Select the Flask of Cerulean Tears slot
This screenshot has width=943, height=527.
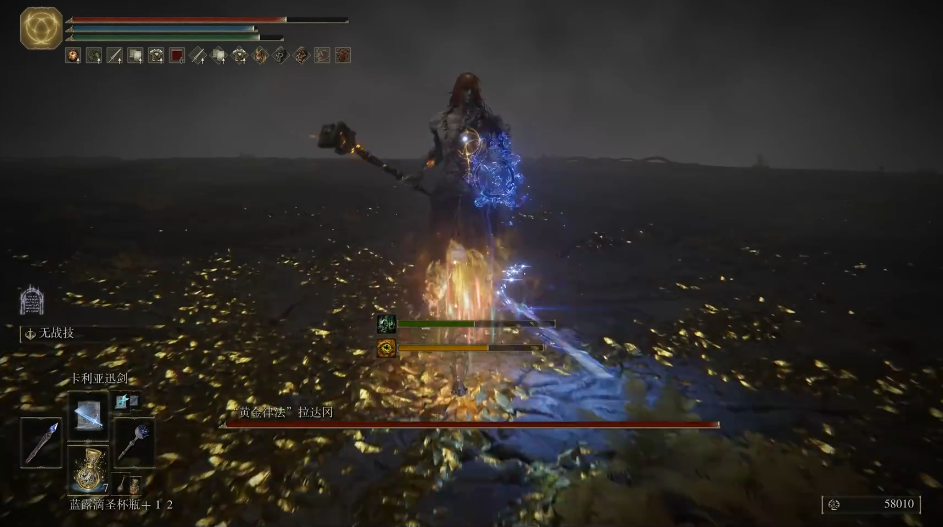point(88,467)
